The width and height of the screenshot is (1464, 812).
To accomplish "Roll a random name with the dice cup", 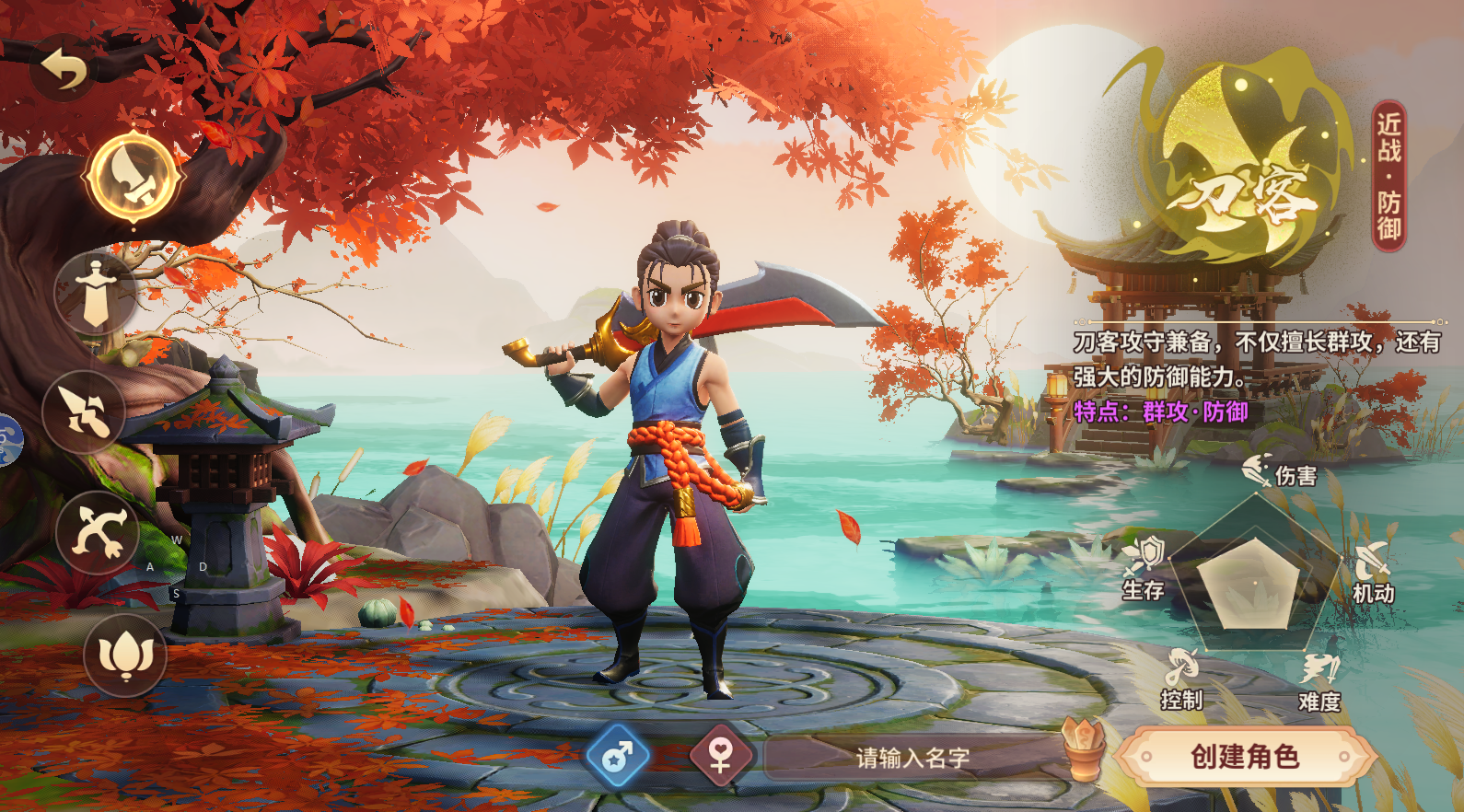I will pos(1084,748).
